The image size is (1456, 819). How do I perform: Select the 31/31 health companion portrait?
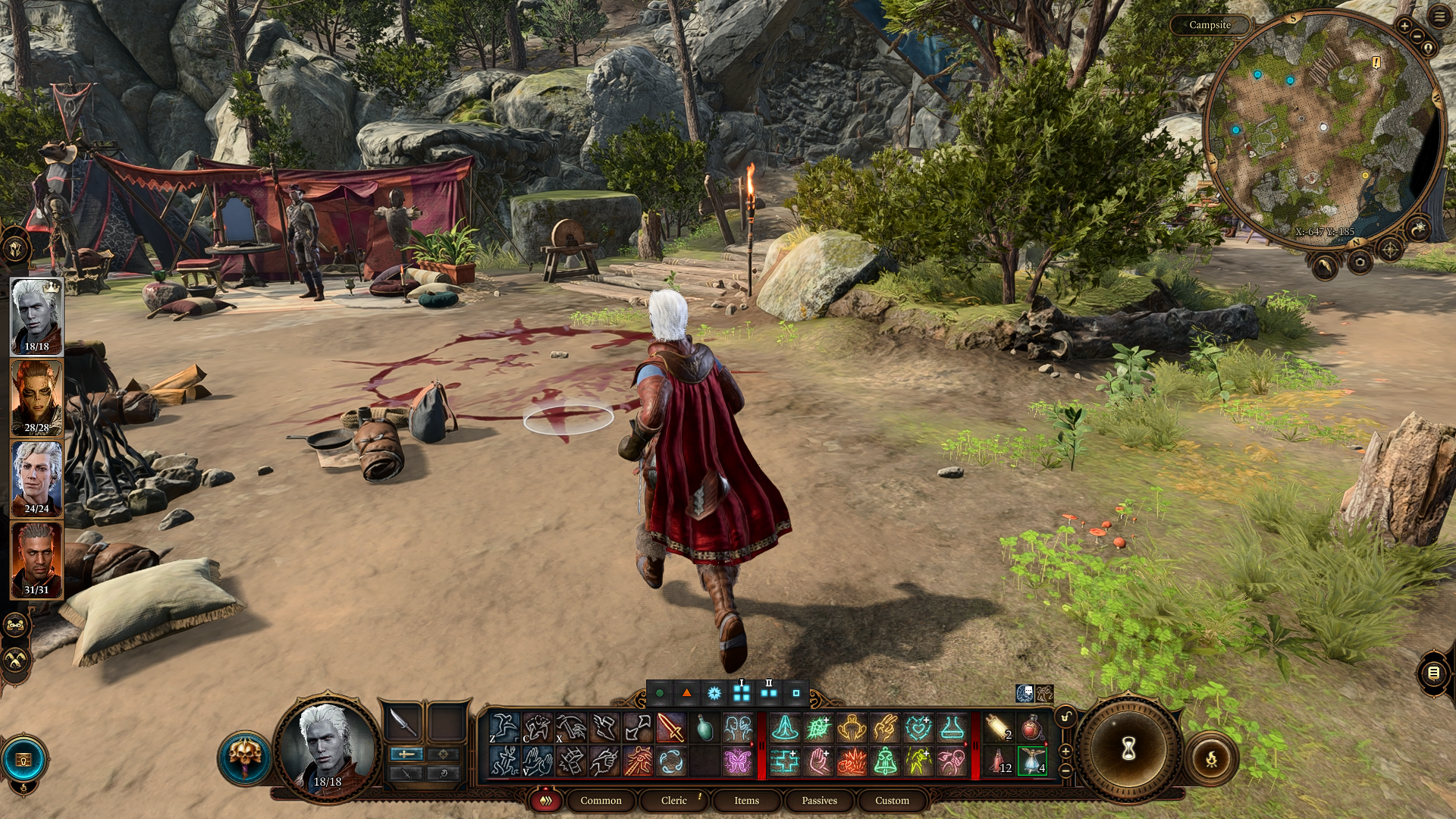coord(36,560)
